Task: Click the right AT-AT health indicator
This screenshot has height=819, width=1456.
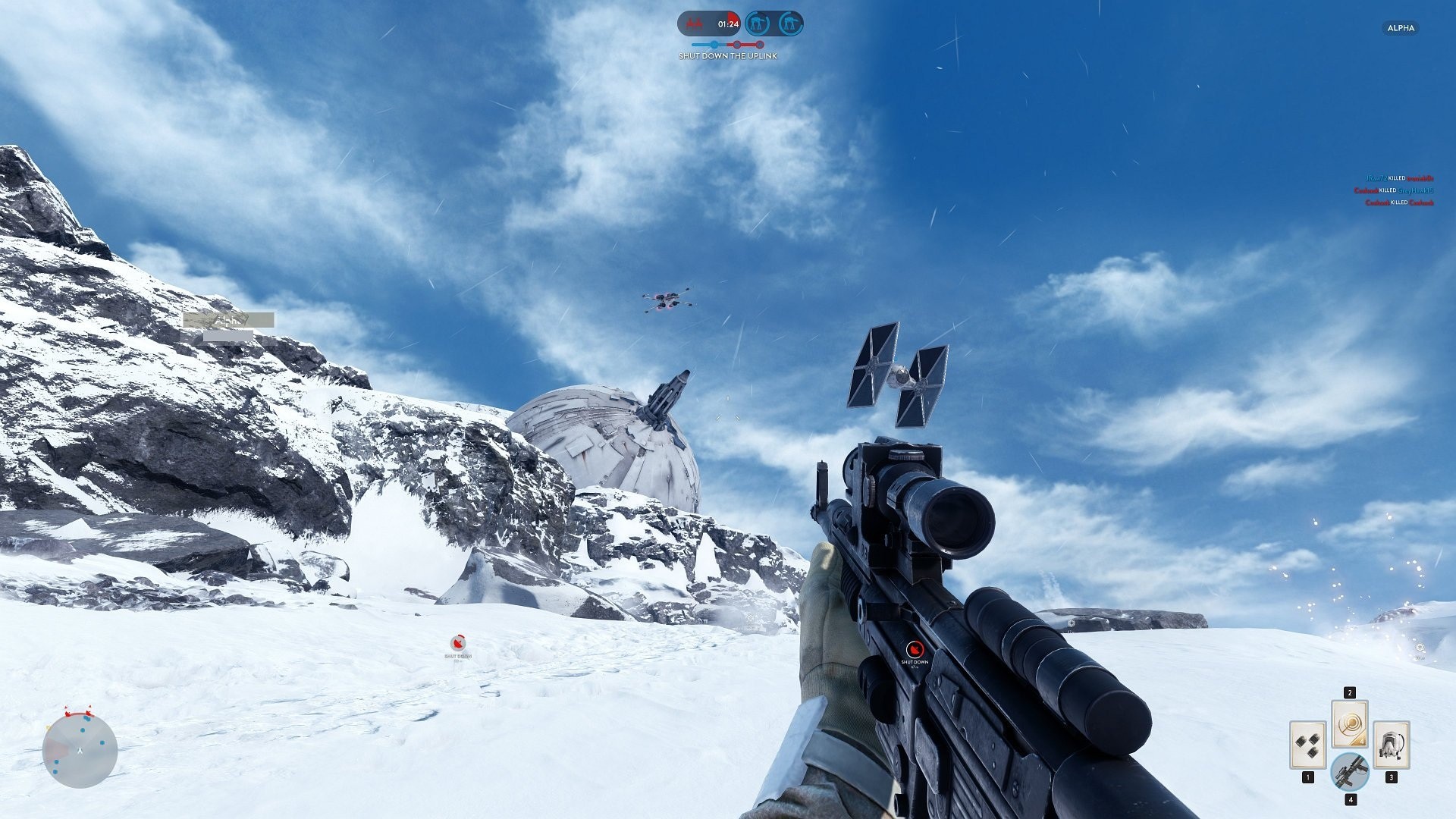Action: (x=789, y=24)
